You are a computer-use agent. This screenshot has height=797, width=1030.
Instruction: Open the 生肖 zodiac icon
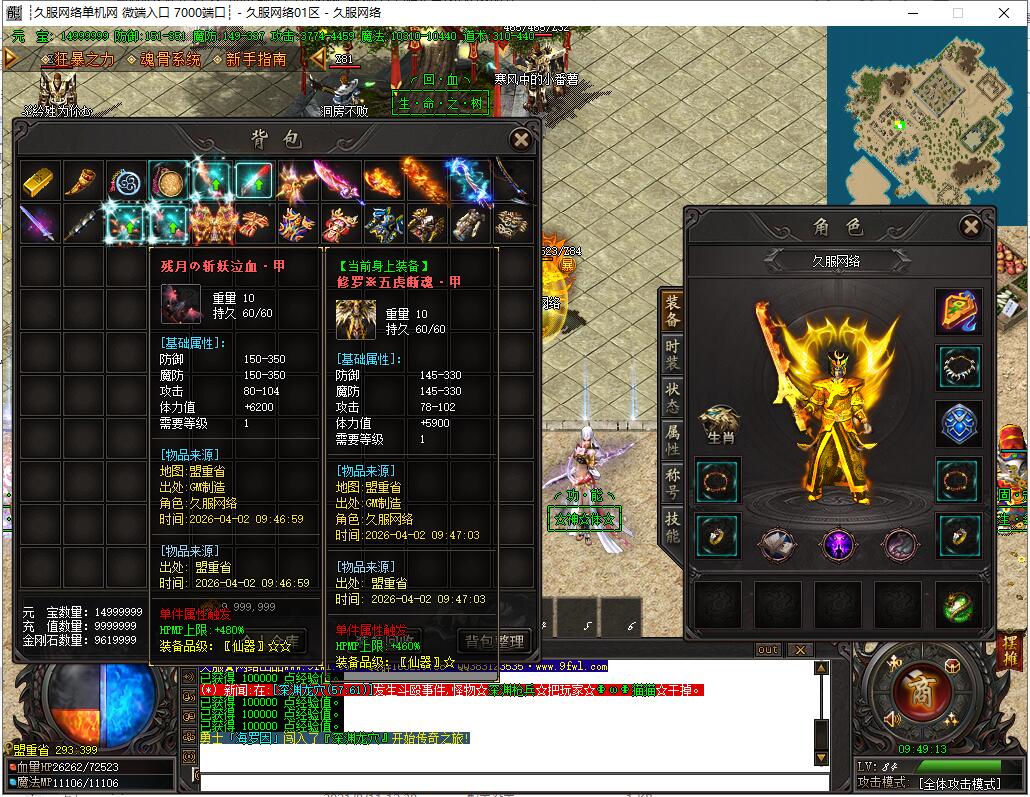[719, 425]
